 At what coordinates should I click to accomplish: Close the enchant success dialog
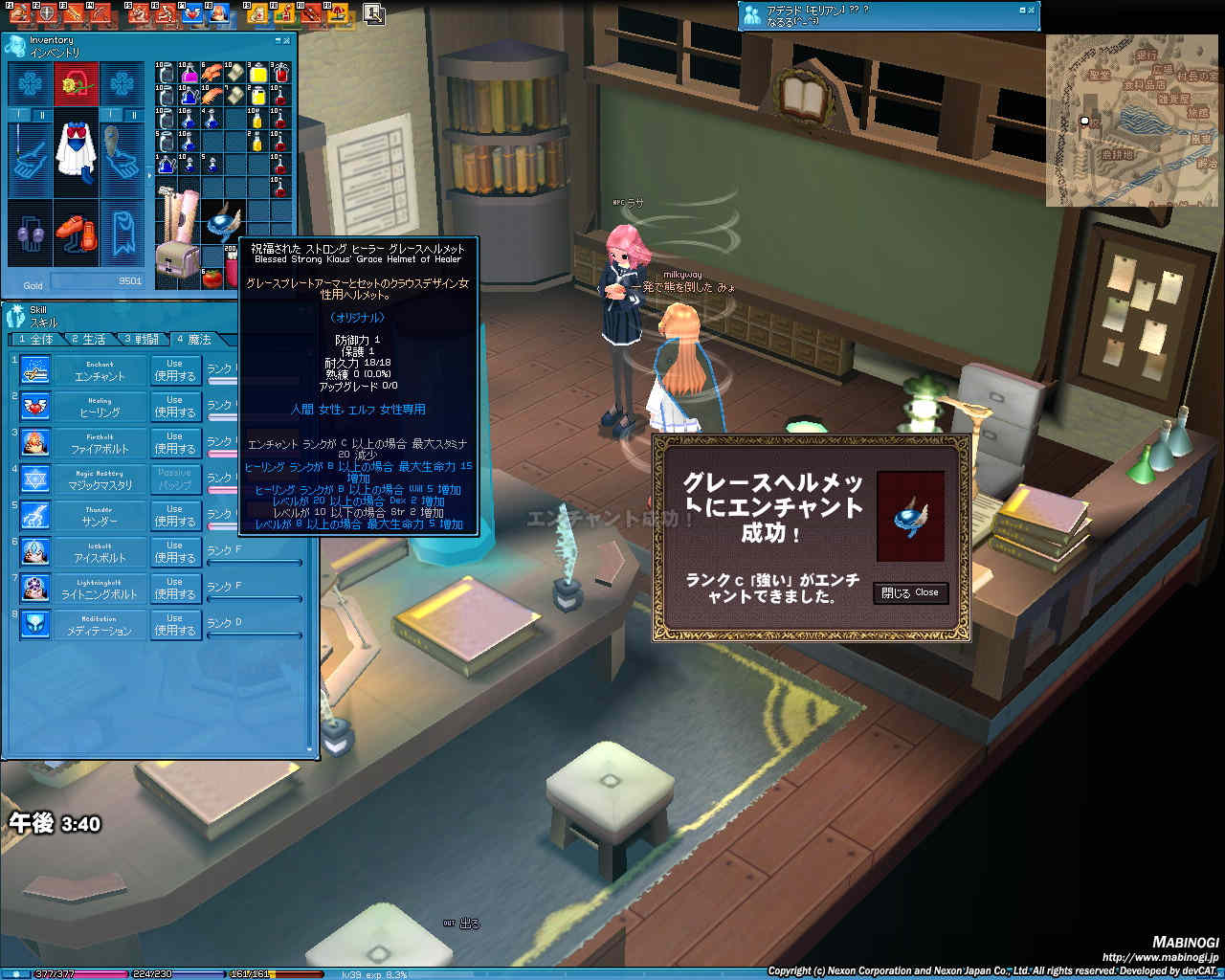(x=910, y=593)
